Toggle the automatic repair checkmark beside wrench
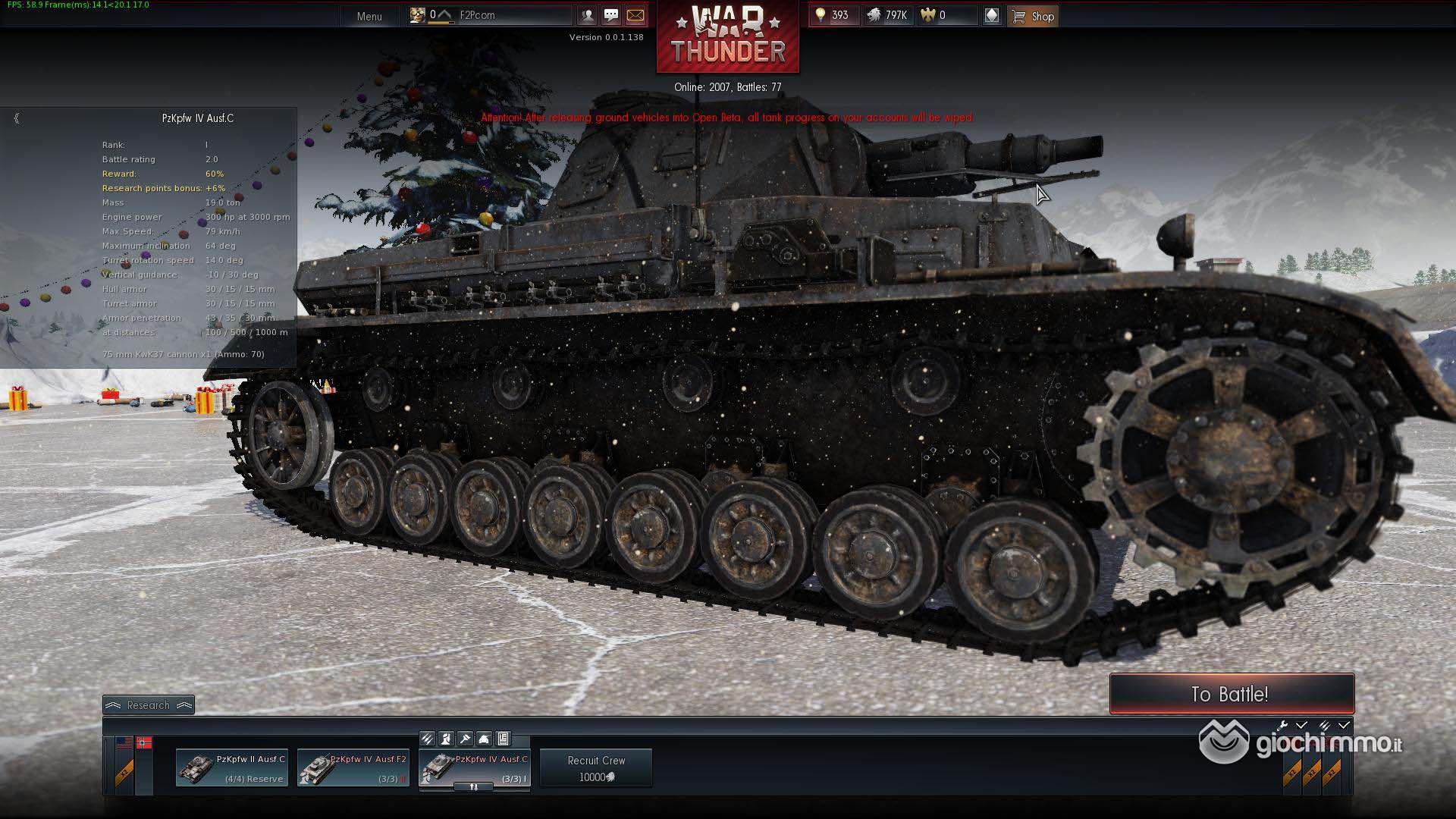1456x819 pixels. click(x=1301, y=726)
